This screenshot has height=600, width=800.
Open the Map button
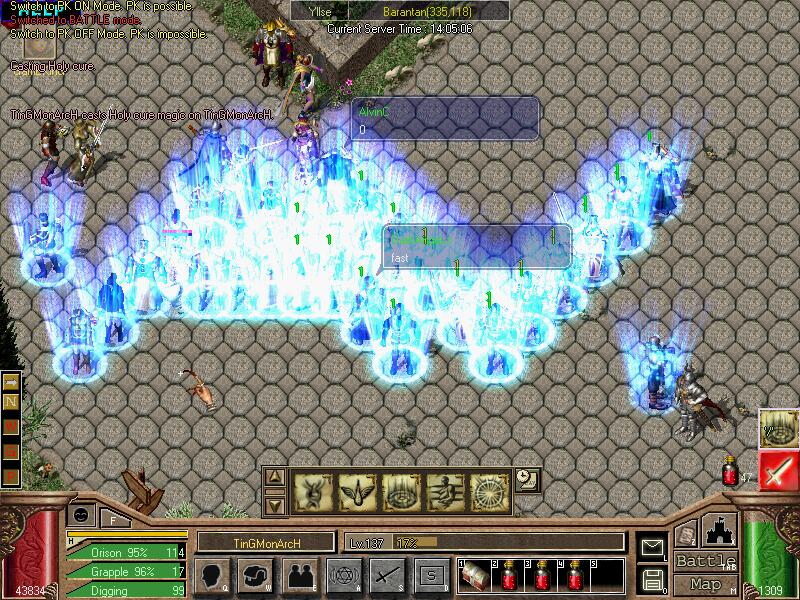pyautogui.click(x=705, y=584)
